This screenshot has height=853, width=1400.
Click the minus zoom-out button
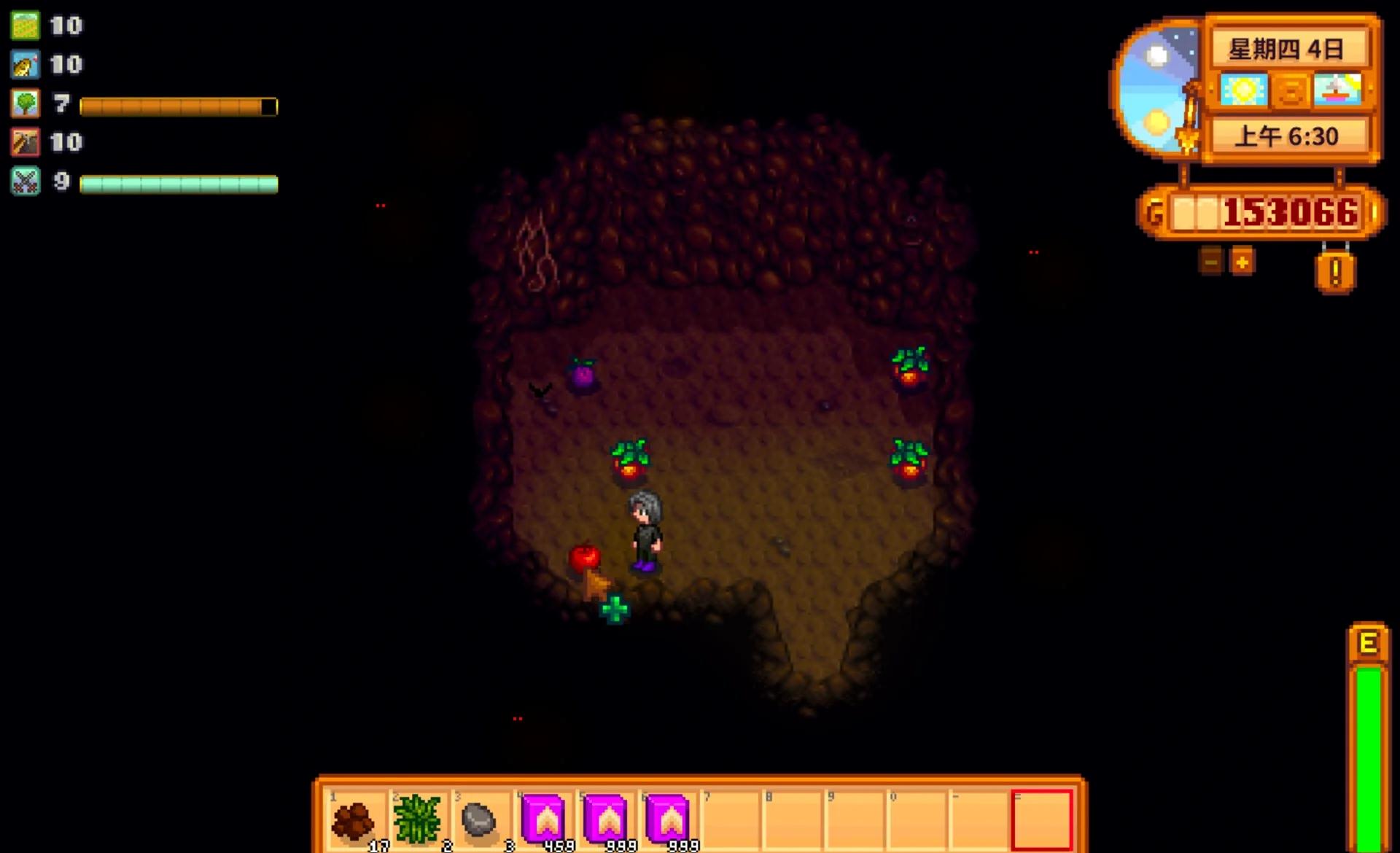click(x=1211, y=261)
